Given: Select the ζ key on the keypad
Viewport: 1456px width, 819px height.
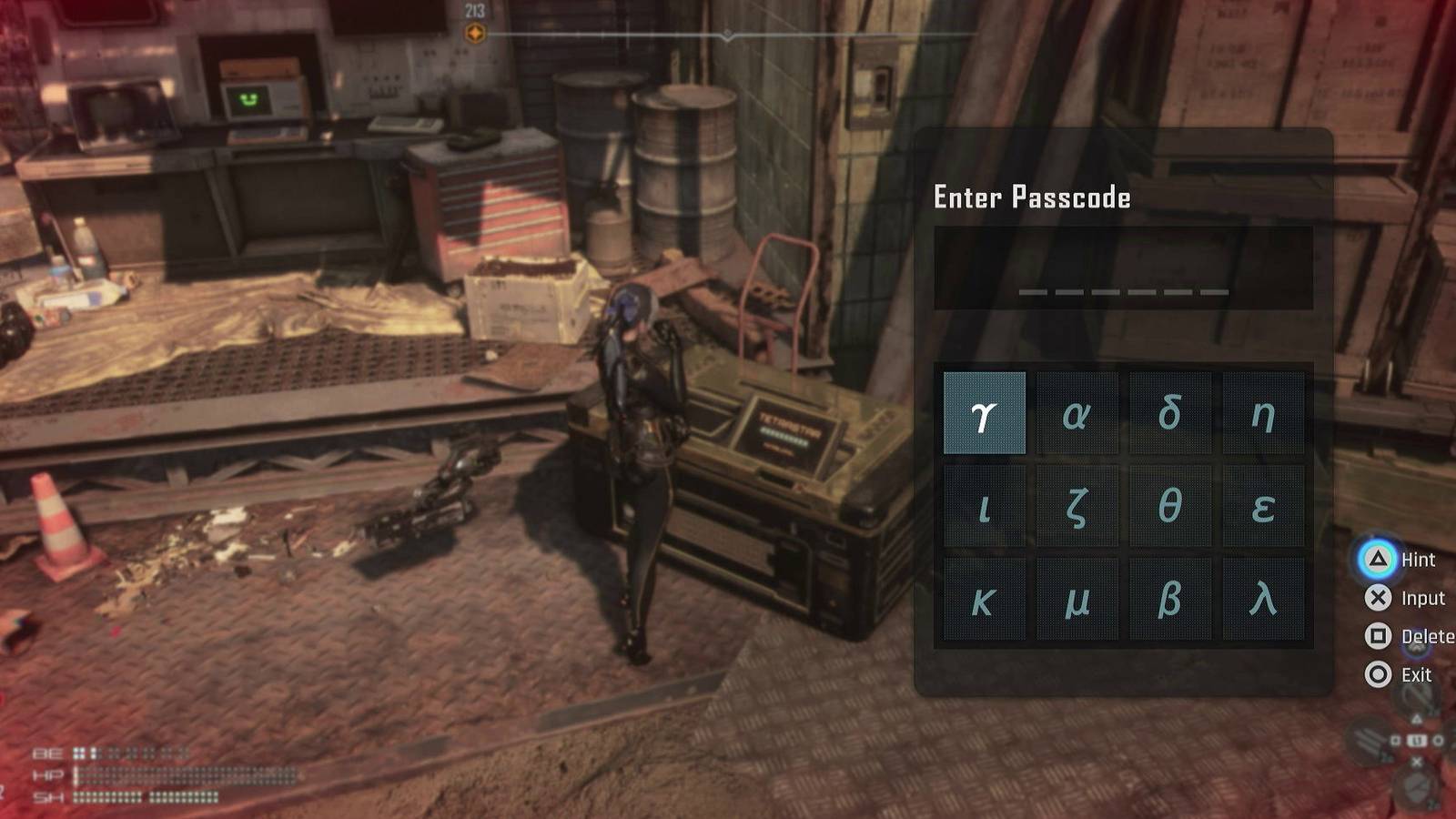Looking at the screenshot, I should [x=1077, y=505].
